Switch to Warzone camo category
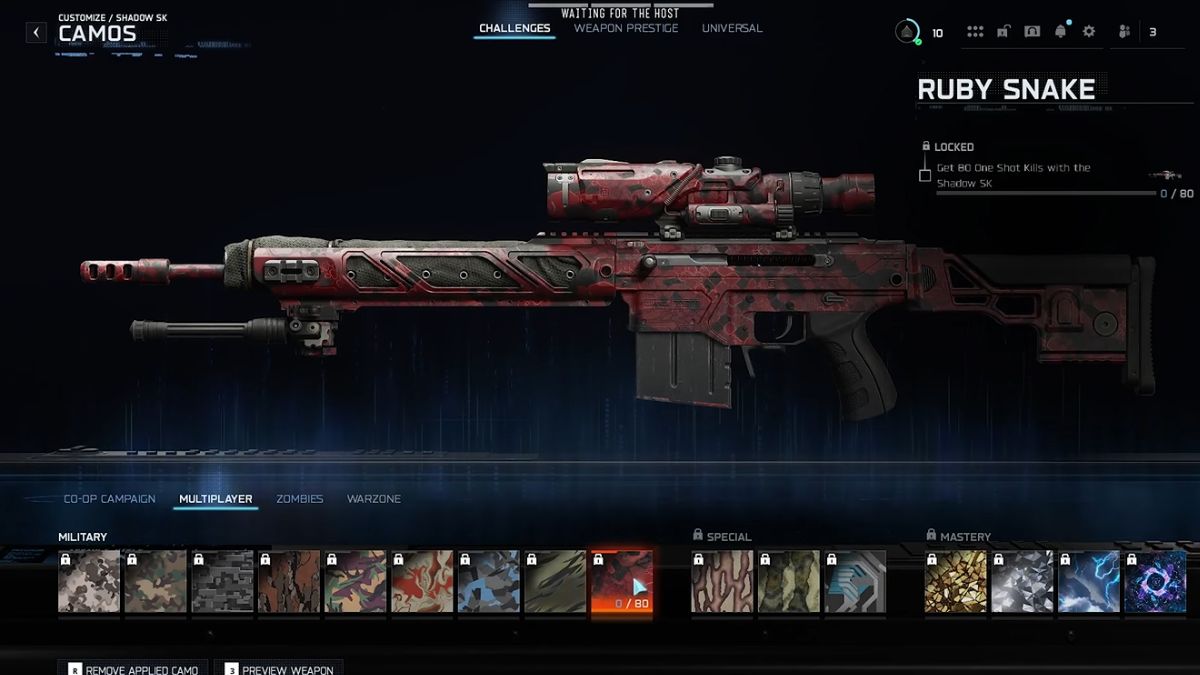This screenshot has height=675, width=1200. click(374, 499)
